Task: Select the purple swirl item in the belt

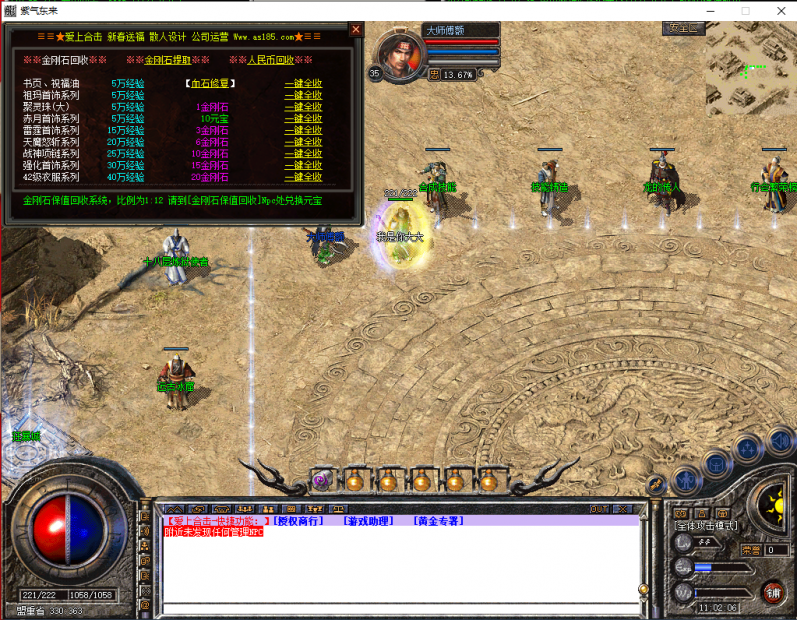Action: coord(321,481)
